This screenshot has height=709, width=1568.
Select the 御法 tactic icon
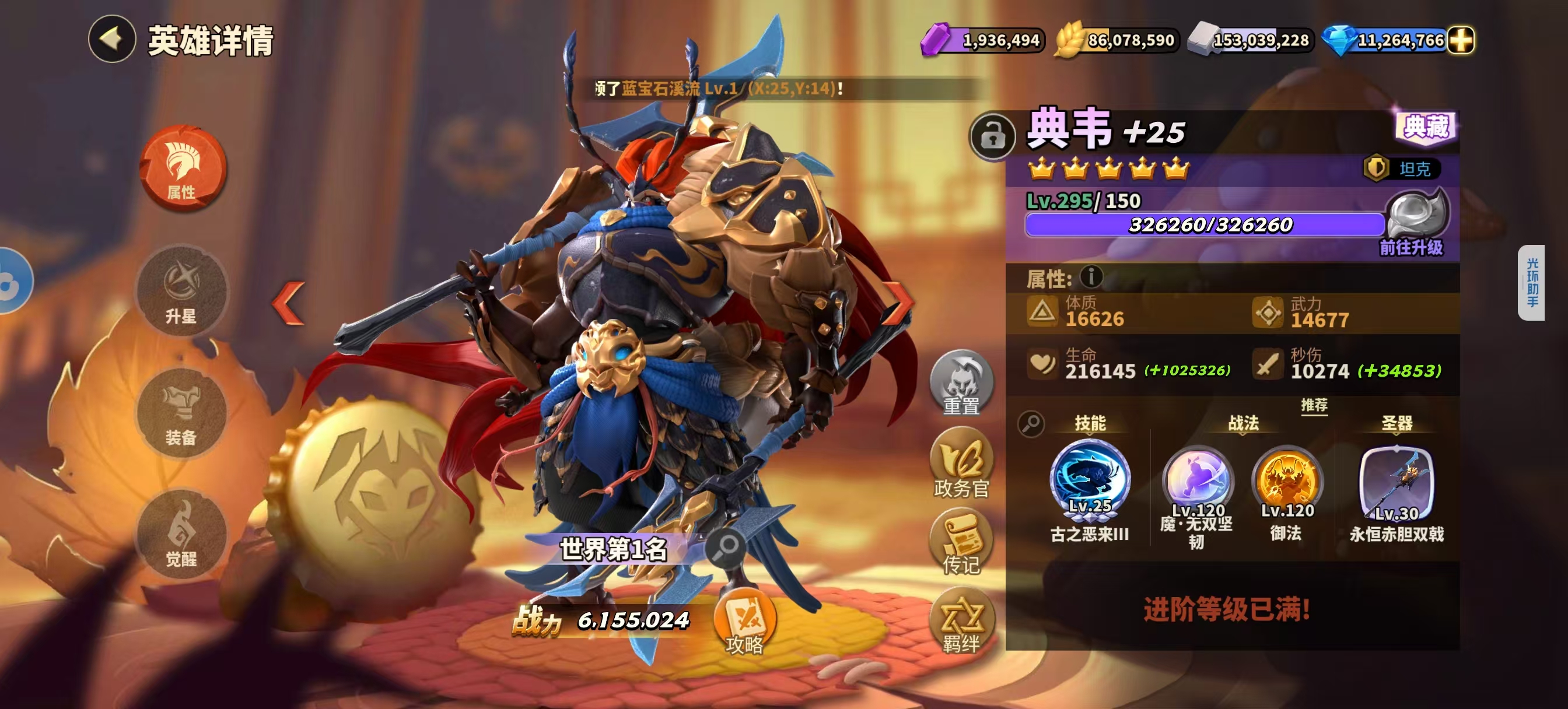point(1287,481)
